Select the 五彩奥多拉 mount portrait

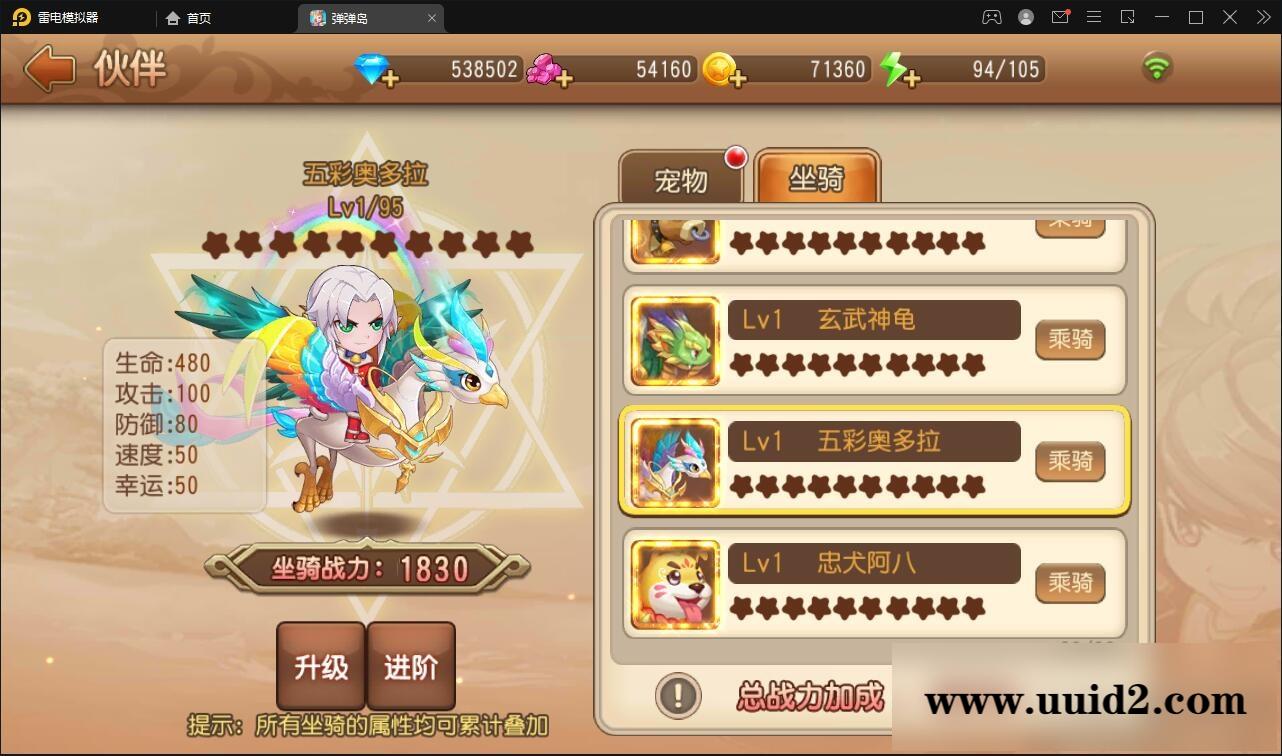673,462
